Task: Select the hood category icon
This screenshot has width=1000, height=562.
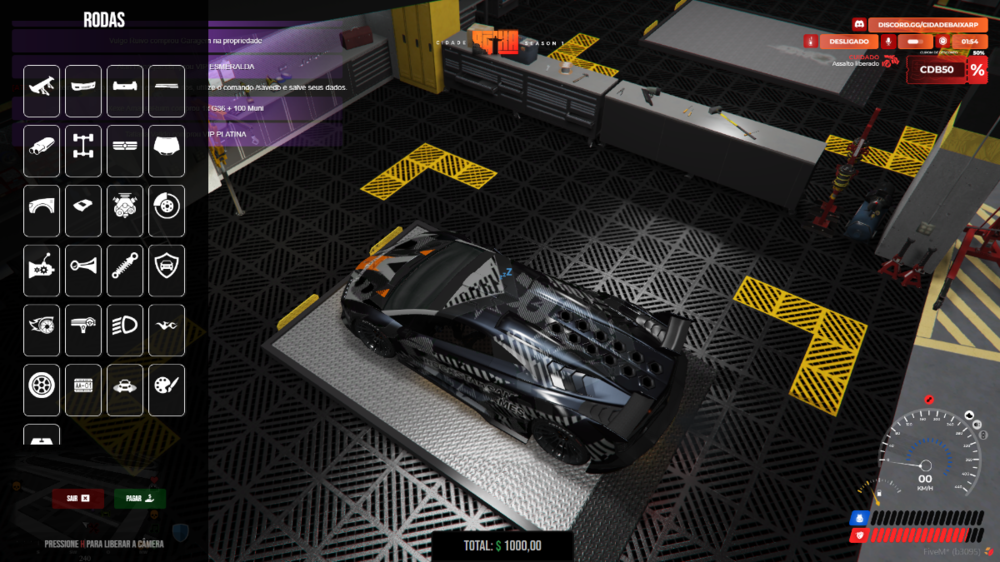Action: tap(167, 151)
